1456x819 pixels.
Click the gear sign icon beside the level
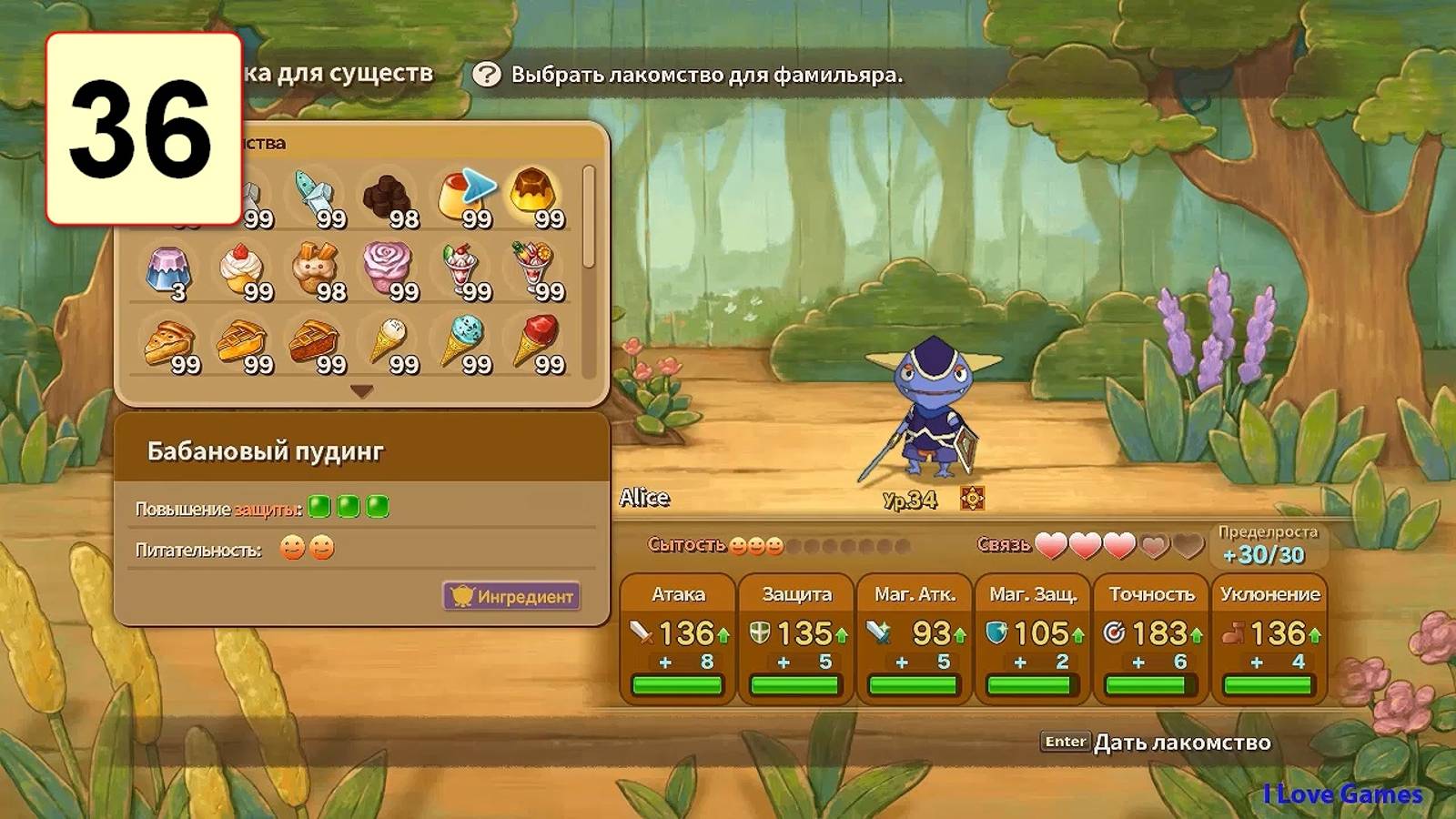tap(972, 498)
